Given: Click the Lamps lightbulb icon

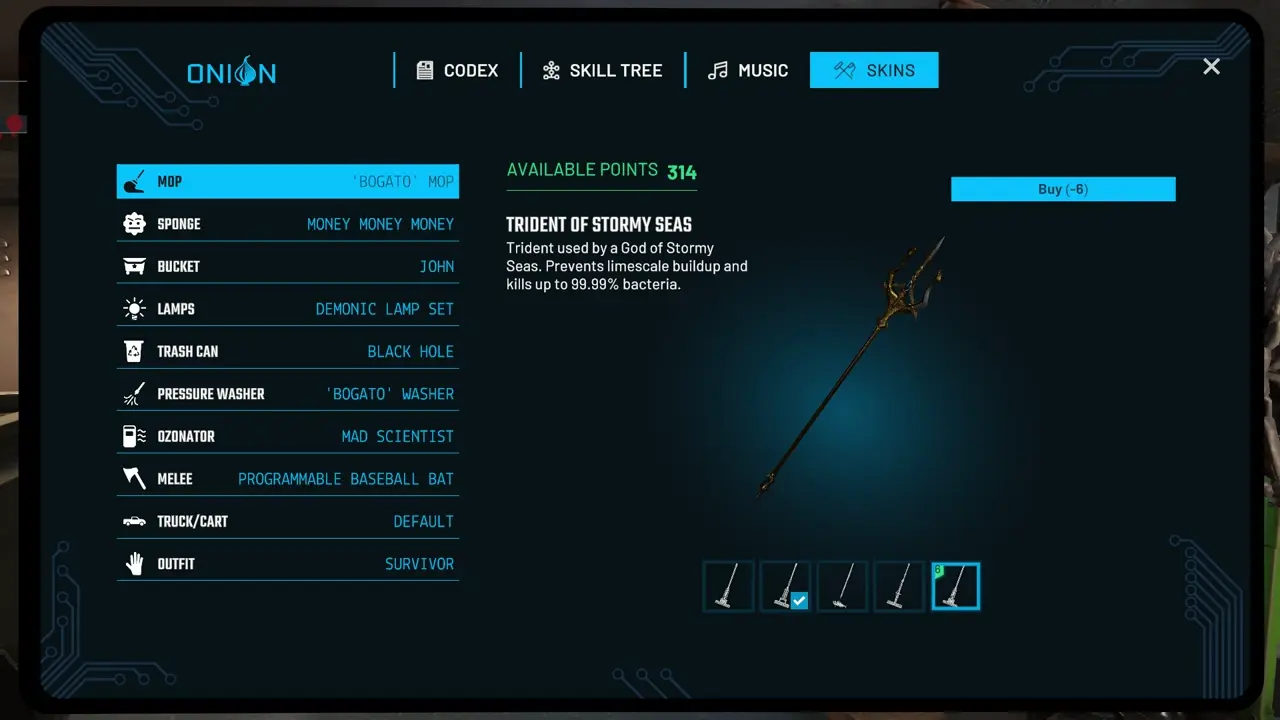Looking at the screenshot, I should tap(134, 308).
